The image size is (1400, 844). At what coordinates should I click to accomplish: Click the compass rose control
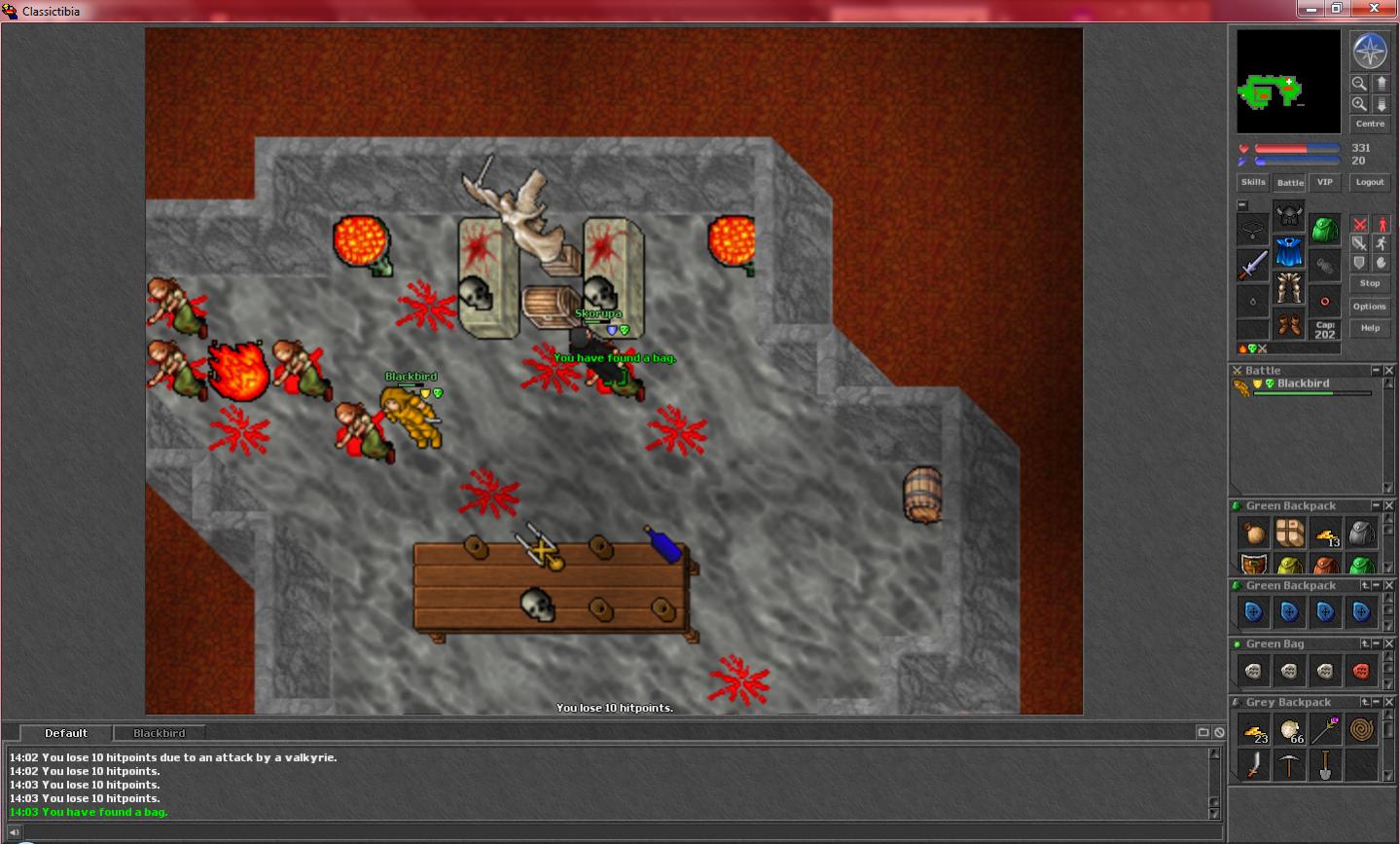tap(1370, 51)
